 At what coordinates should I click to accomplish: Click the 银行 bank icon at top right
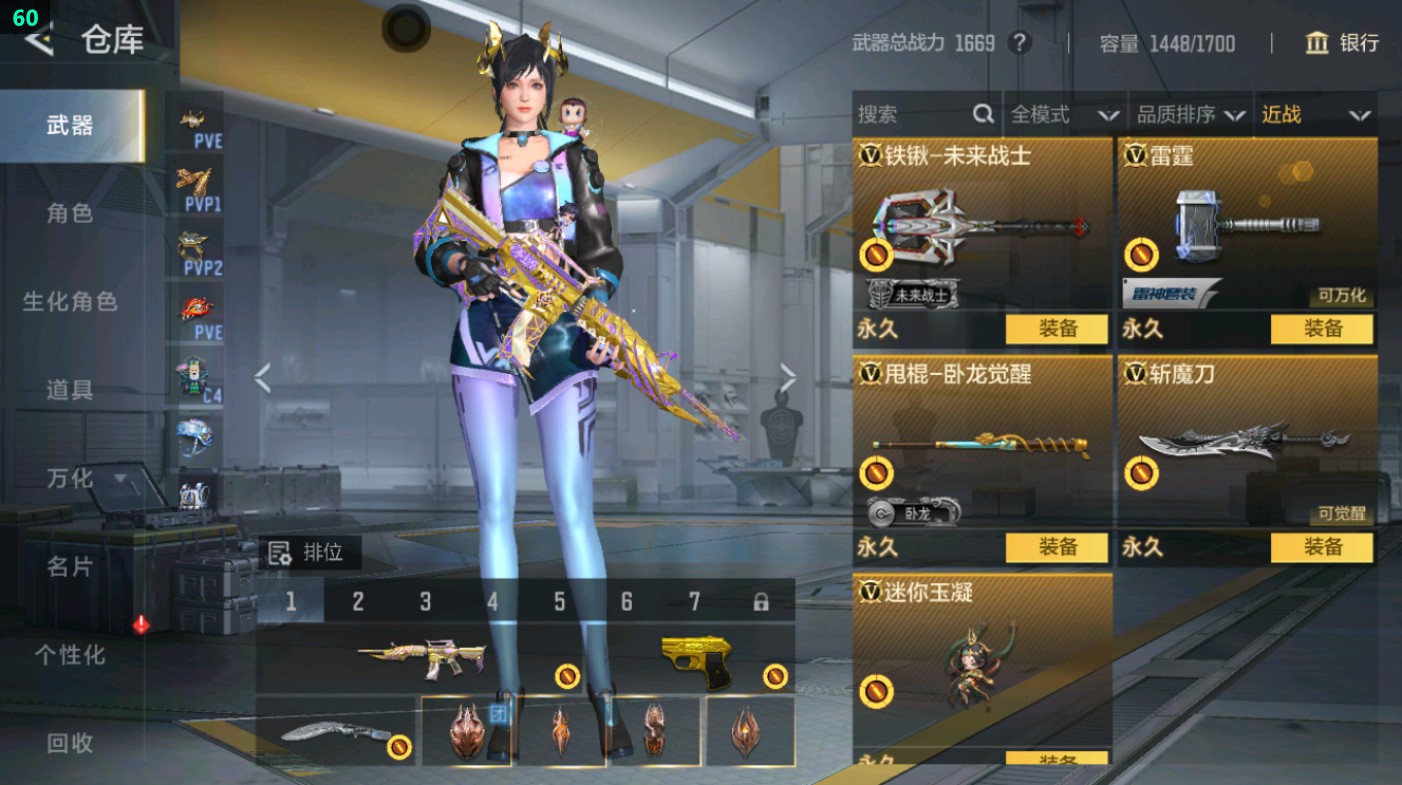(x=1315, y=44)
